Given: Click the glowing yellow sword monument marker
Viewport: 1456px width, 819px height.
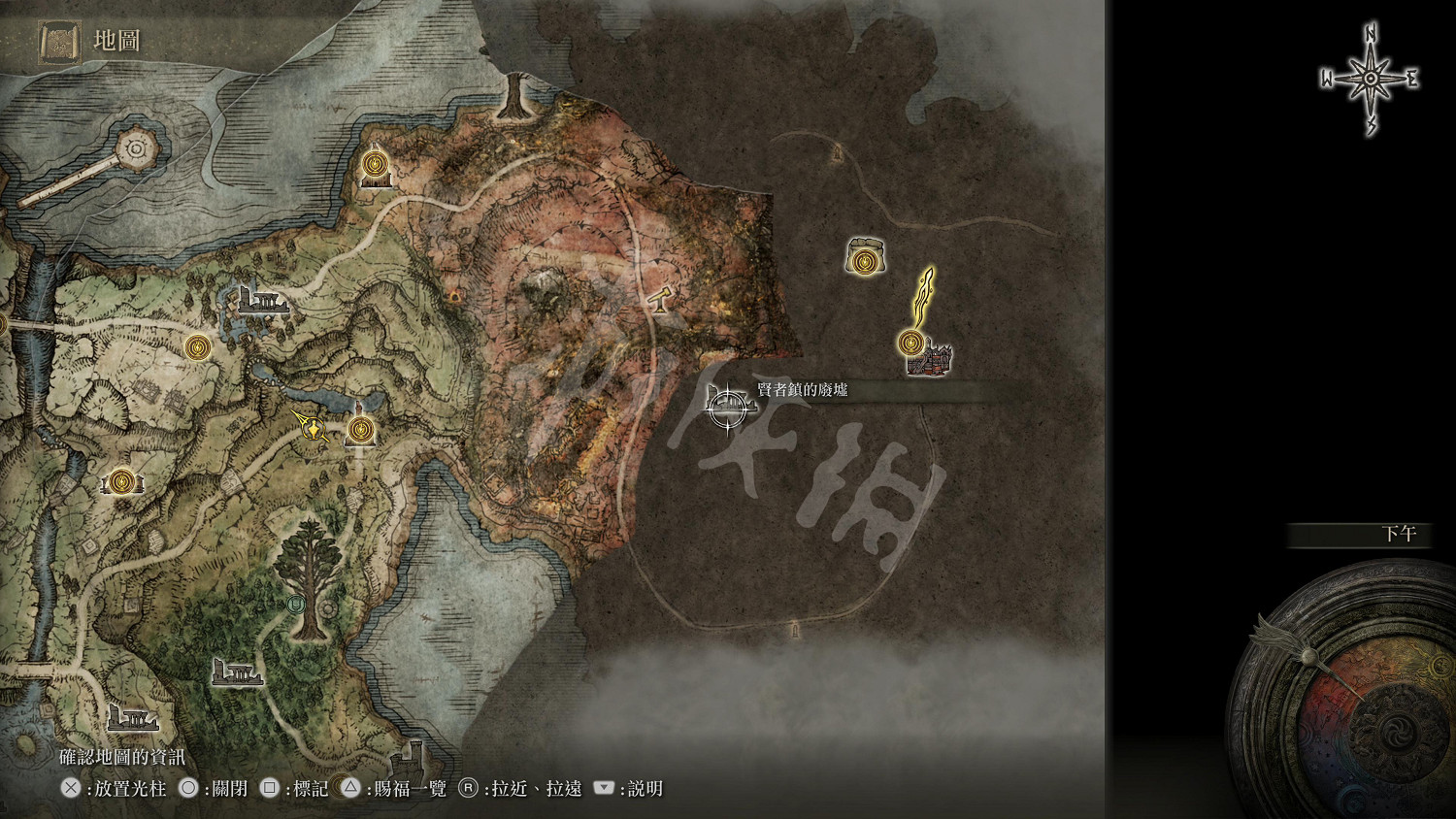Looking at the screenshot, I should [922, 296].
